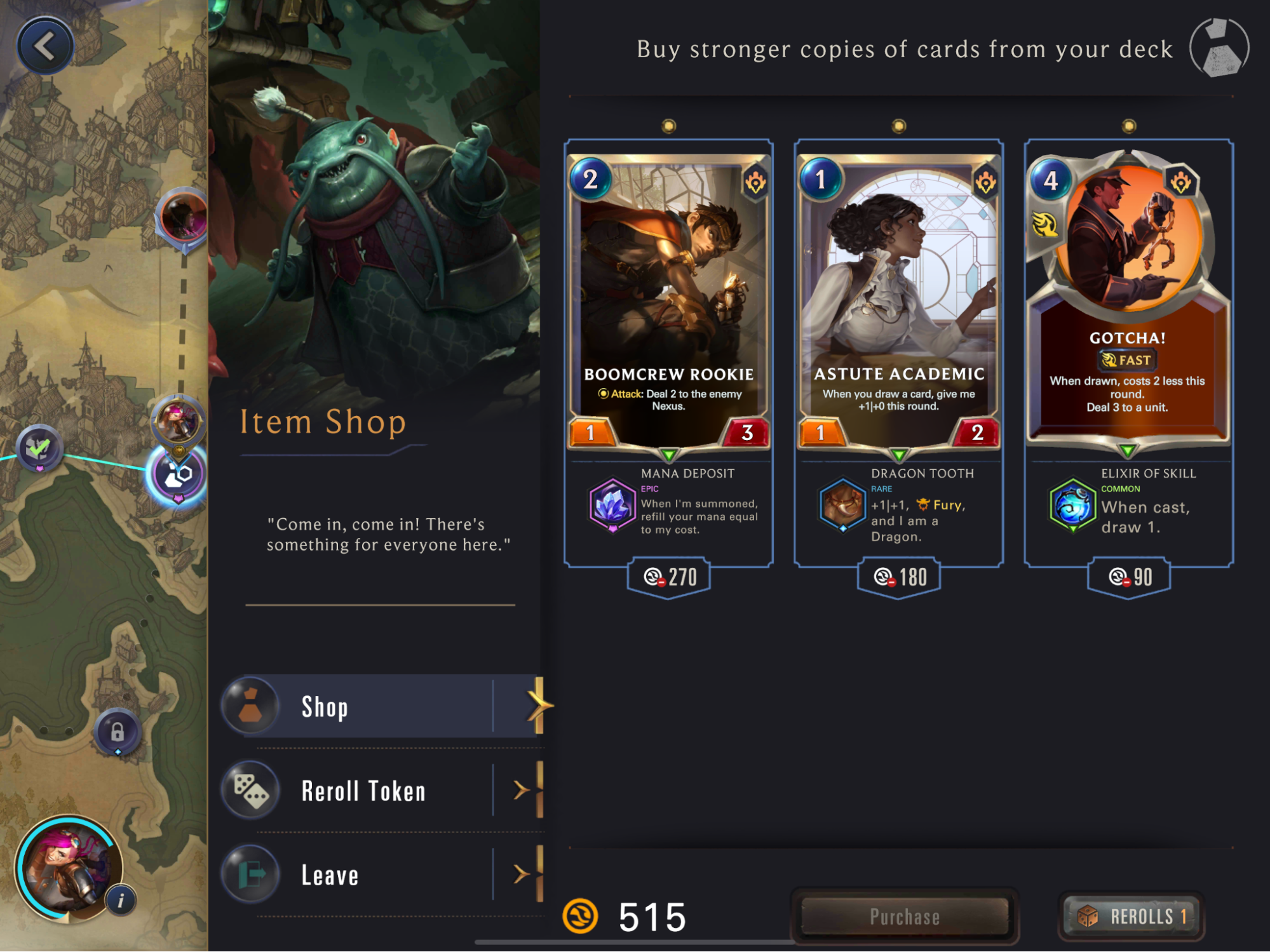Select the Reroll Token option
Viewport: 1270px width, 952px height.
point(381,791)
